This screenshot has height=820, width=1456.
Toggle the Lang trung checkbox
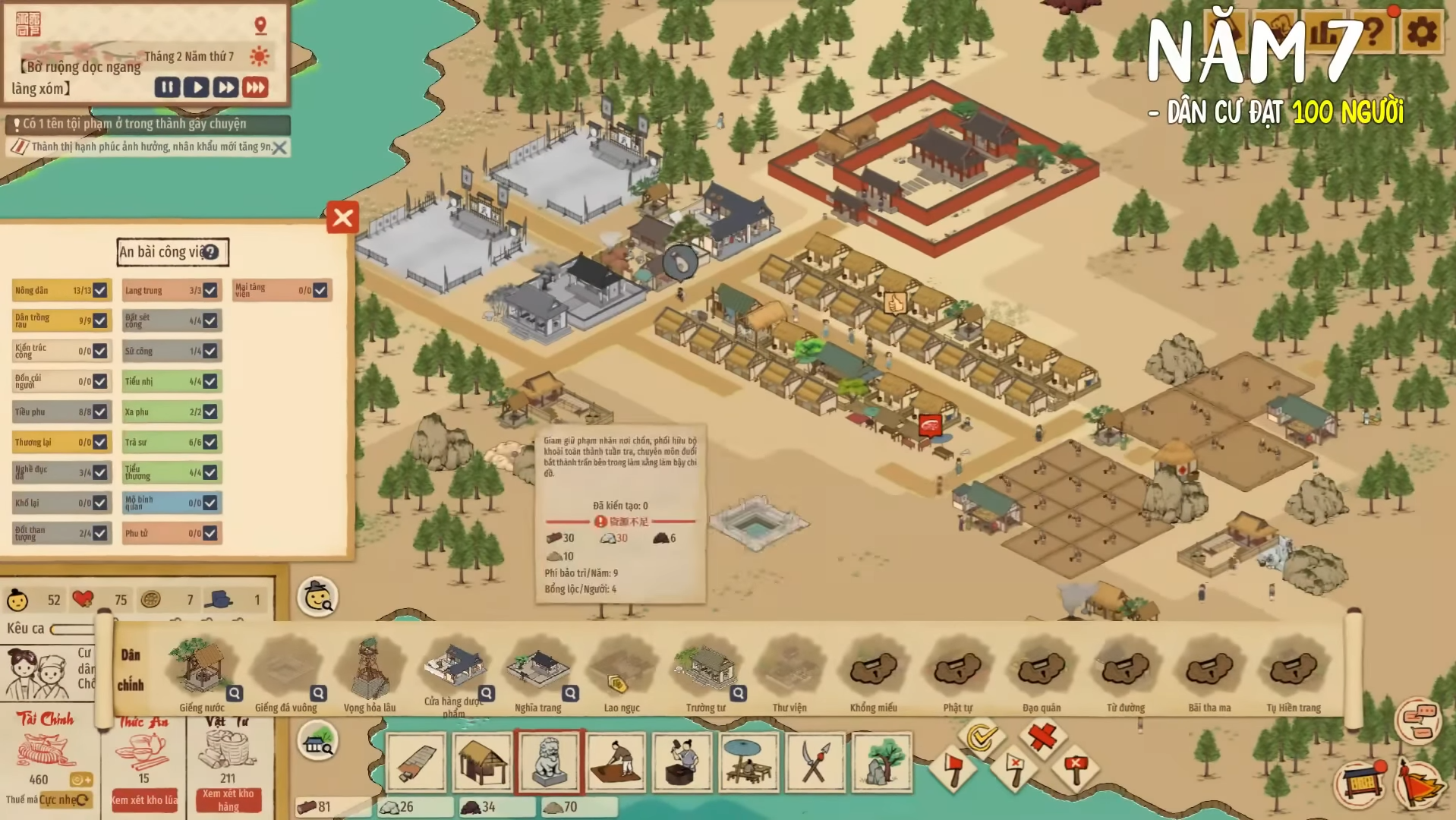coord(210,290)
